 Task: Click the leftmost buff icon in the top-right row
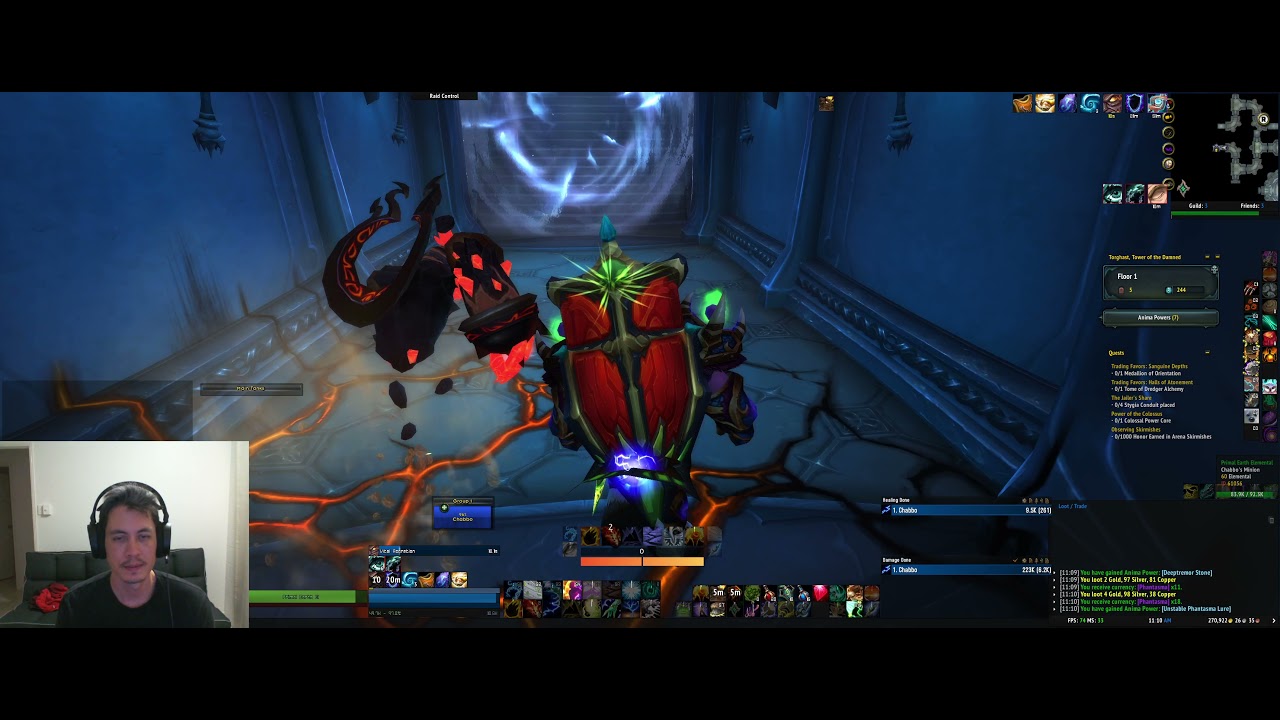1022,103
